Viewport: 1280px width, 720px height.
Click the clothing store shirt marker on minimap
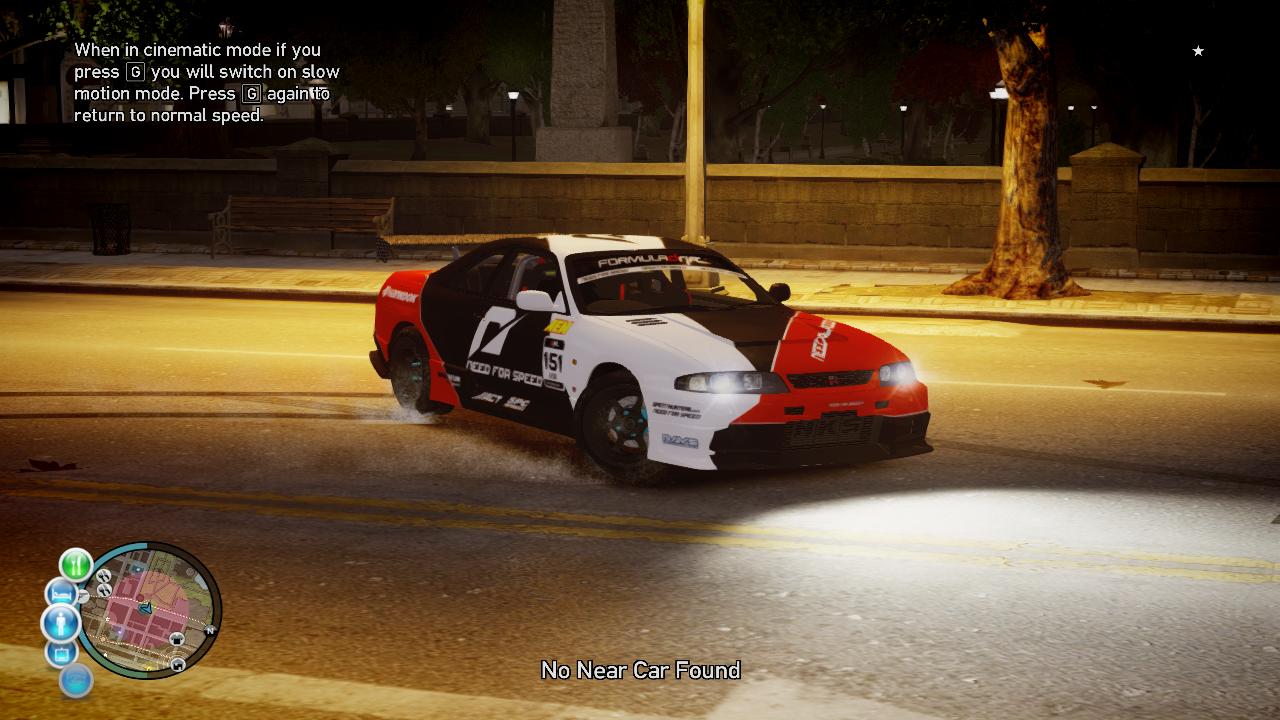(178, 638)
